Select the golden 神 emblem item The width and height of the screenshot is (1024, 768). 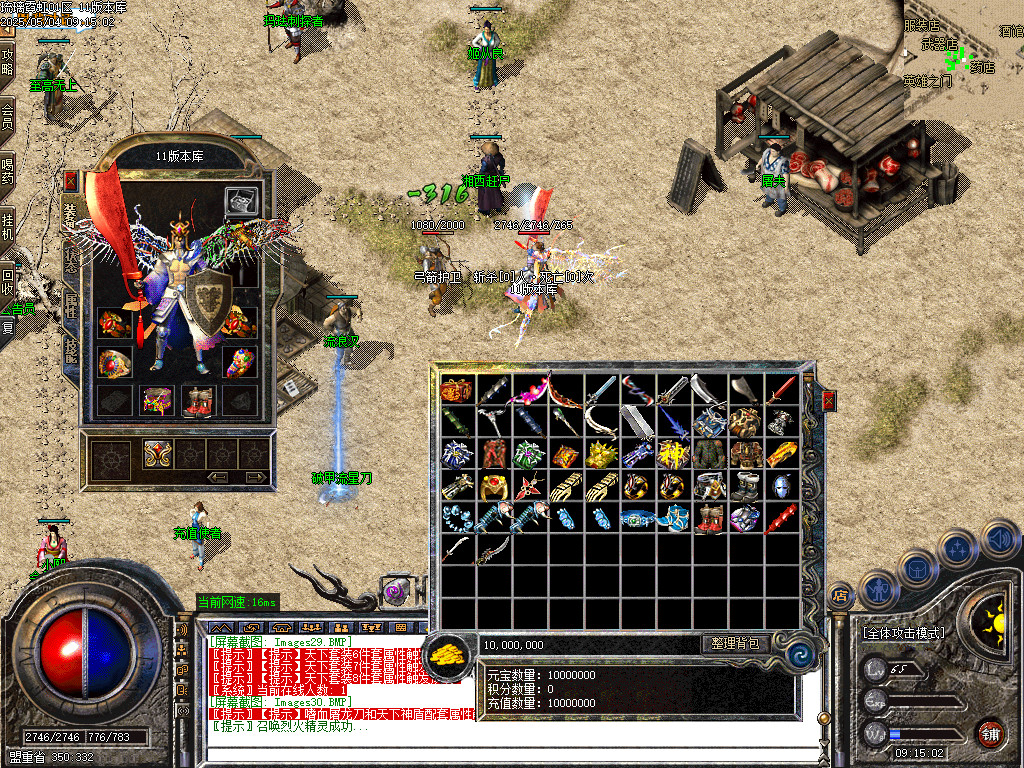tap(671, 454)
